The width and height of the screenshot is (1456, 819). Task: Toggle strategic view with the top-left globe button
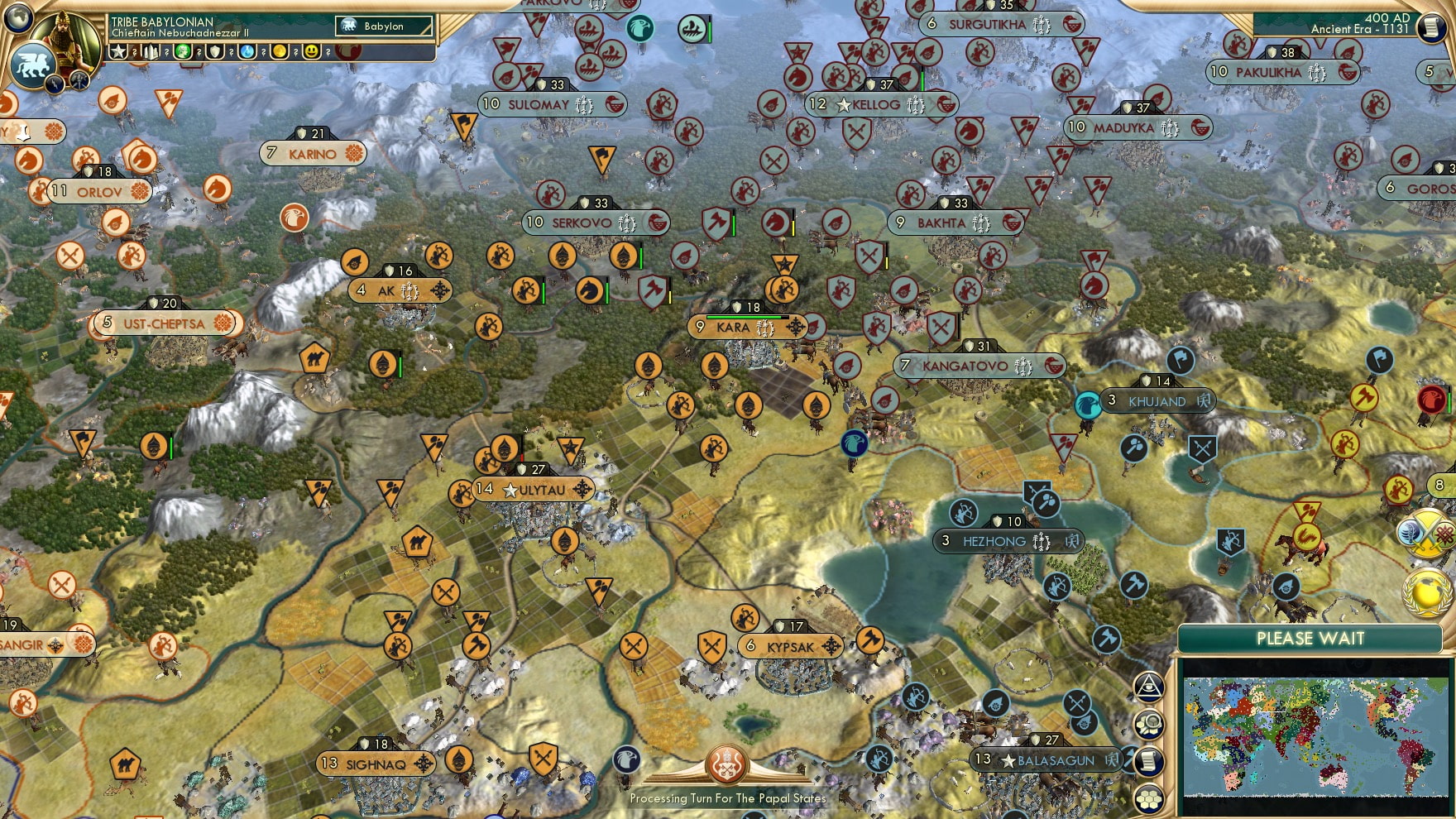pos(17,17)
